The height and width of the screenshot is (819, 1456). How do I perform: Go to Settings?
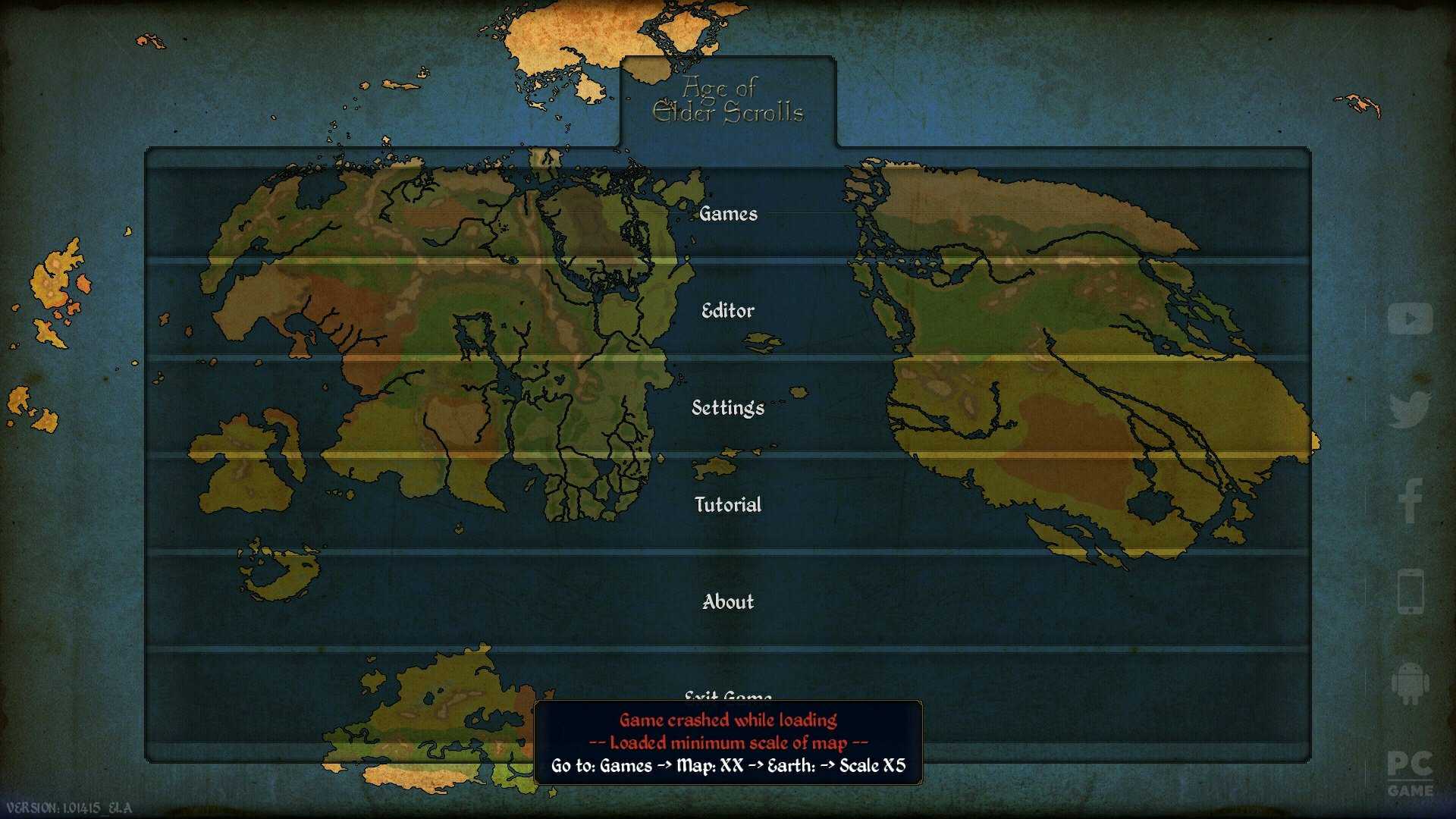(728, 408)
